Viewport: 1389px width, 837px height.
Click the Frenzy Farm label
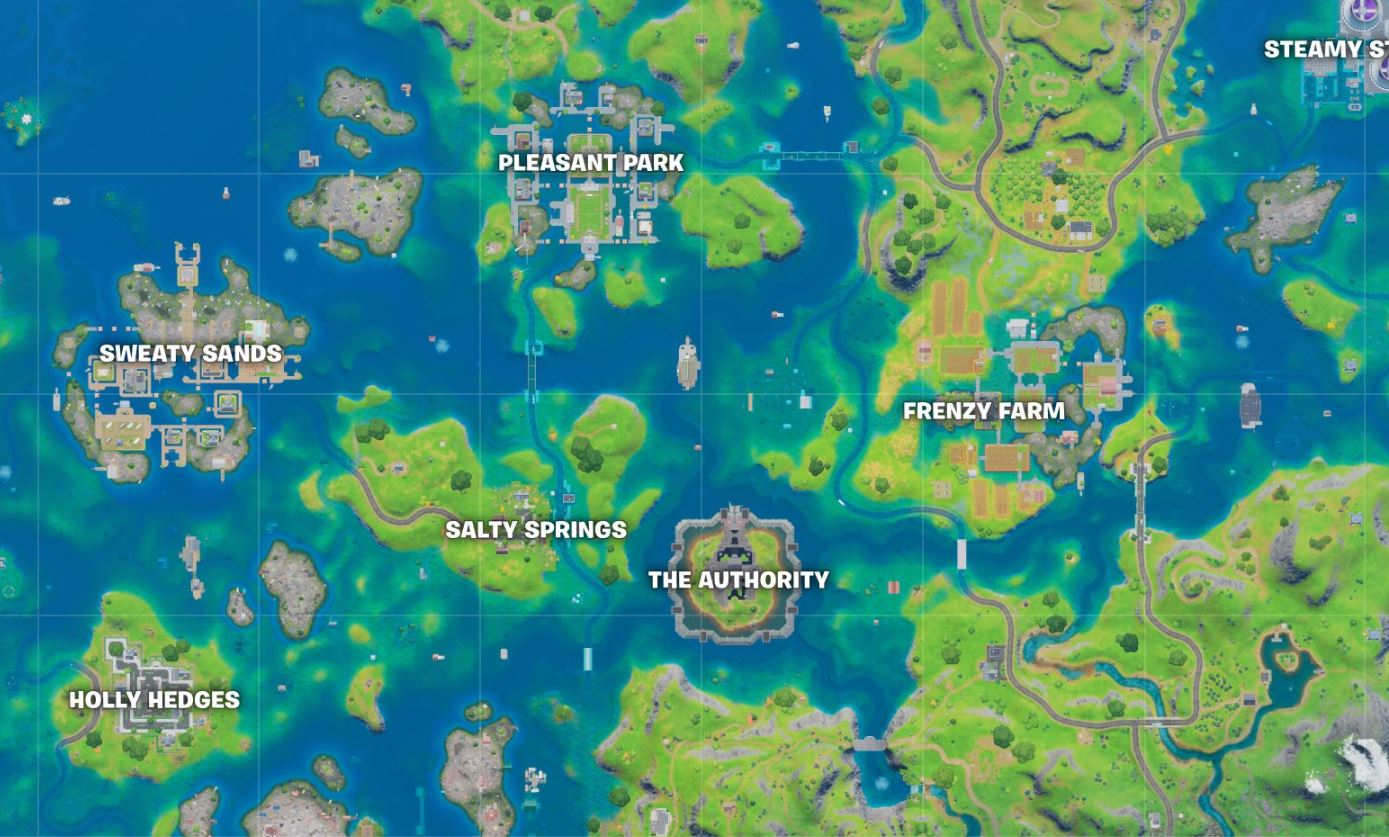click(x=983, y=410)
